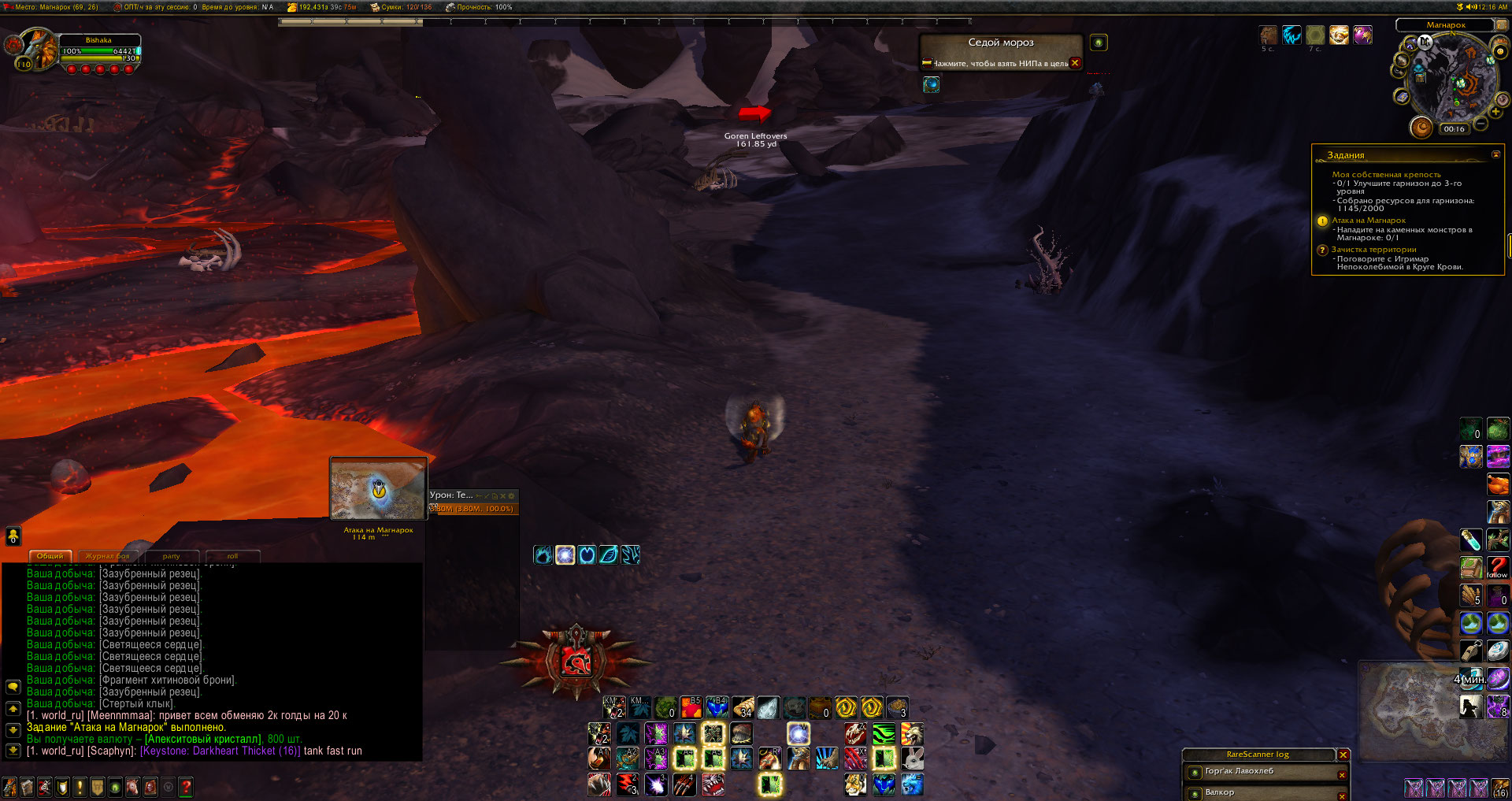
Task: Zoom in the minimap with plus button
Action: pos(1495,113)
